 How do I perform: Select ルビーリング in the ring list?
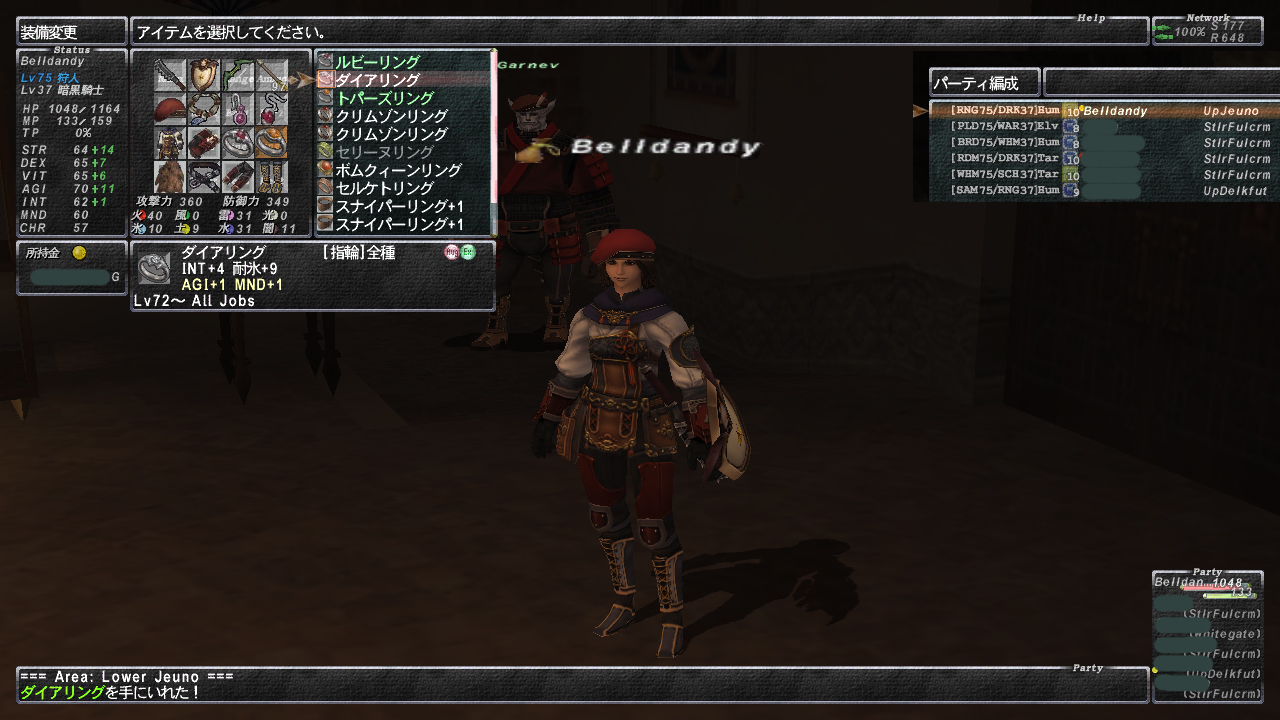(377, 62)
